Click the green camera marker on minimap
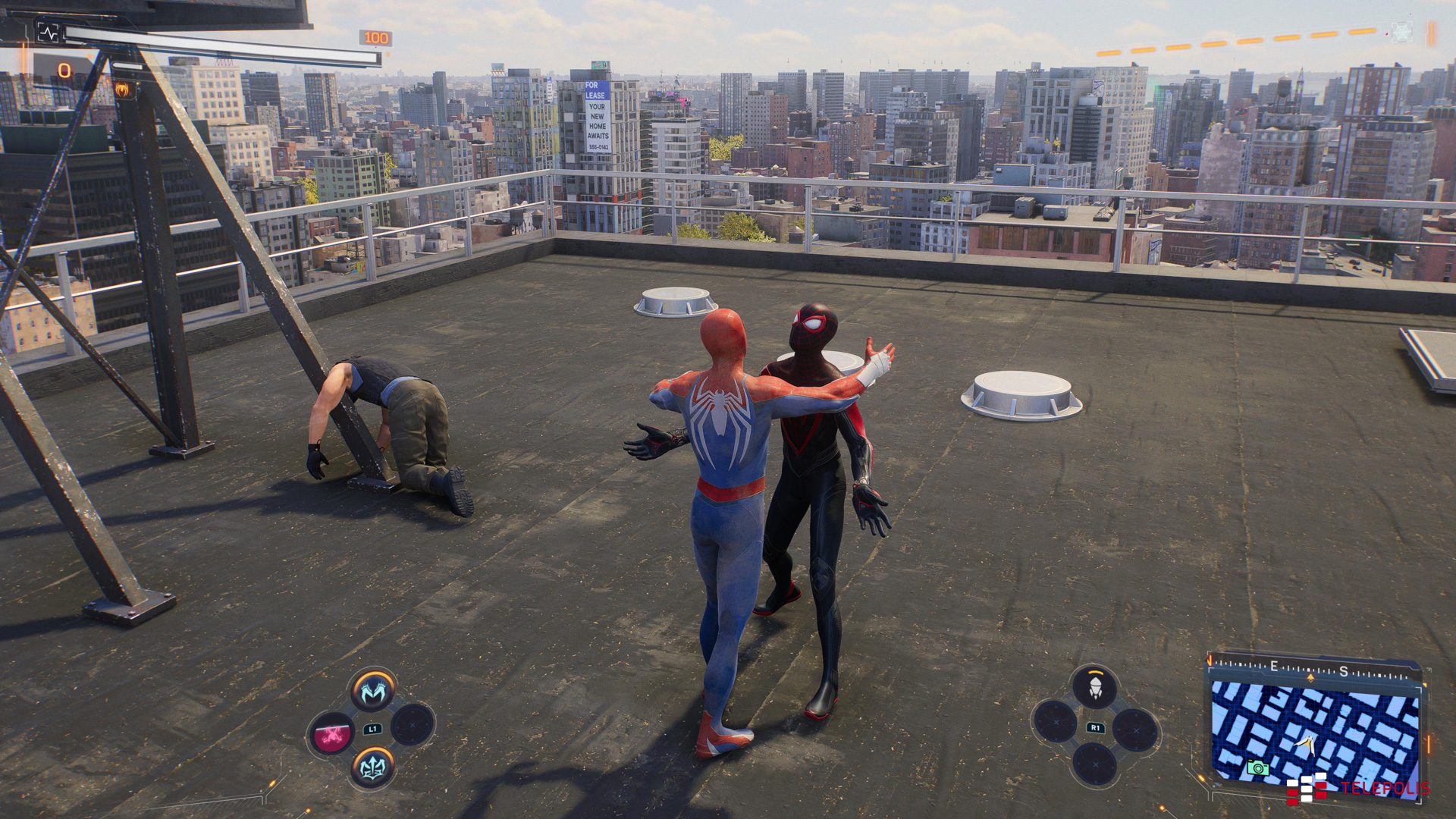 tap(1257, 767)
